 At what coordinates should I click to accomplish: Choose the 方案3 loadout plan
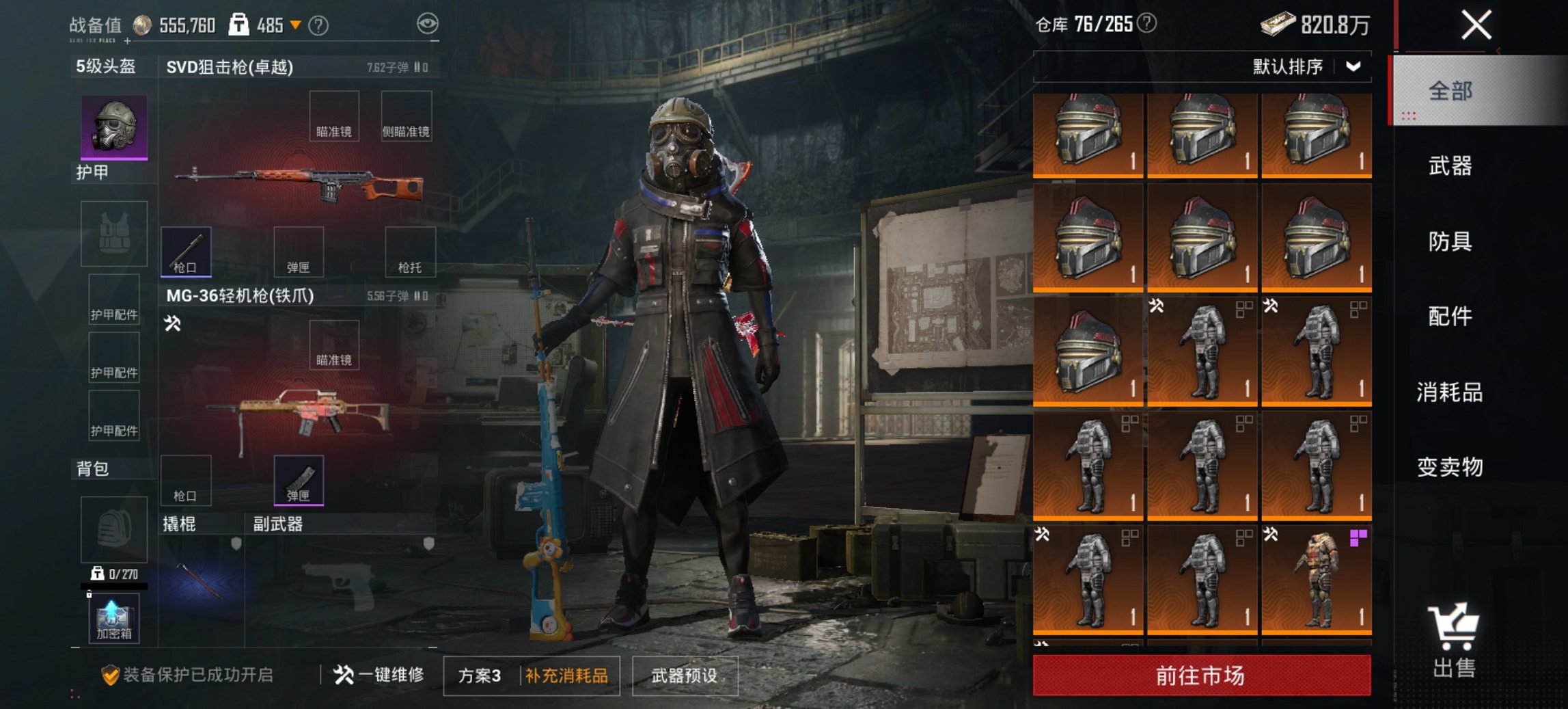pos(480,676)
